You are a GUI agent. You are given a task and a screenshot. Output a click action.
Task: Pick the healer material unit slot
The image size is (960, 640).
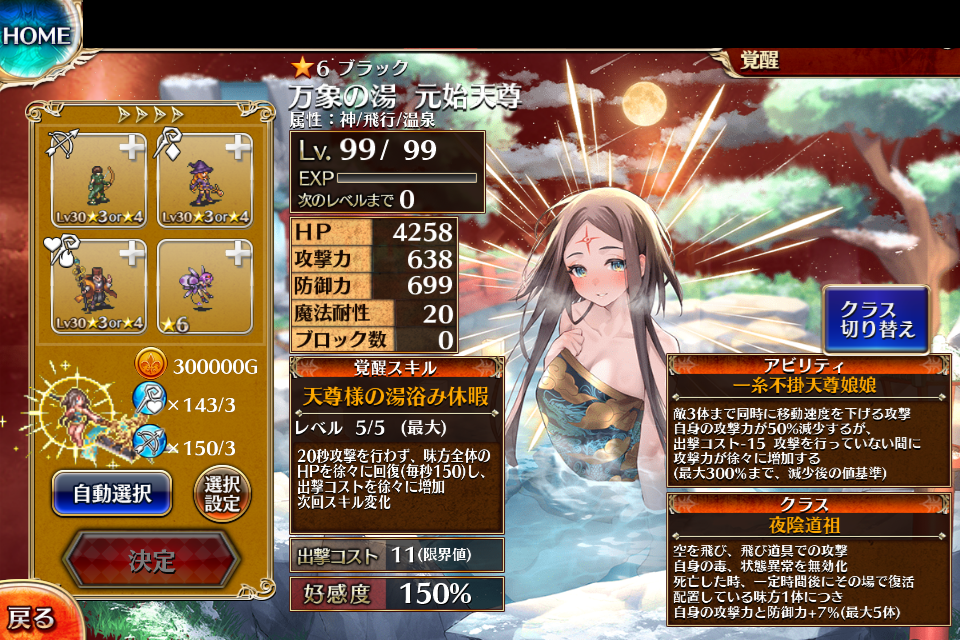pyautogui.click(x=97, y=284)
